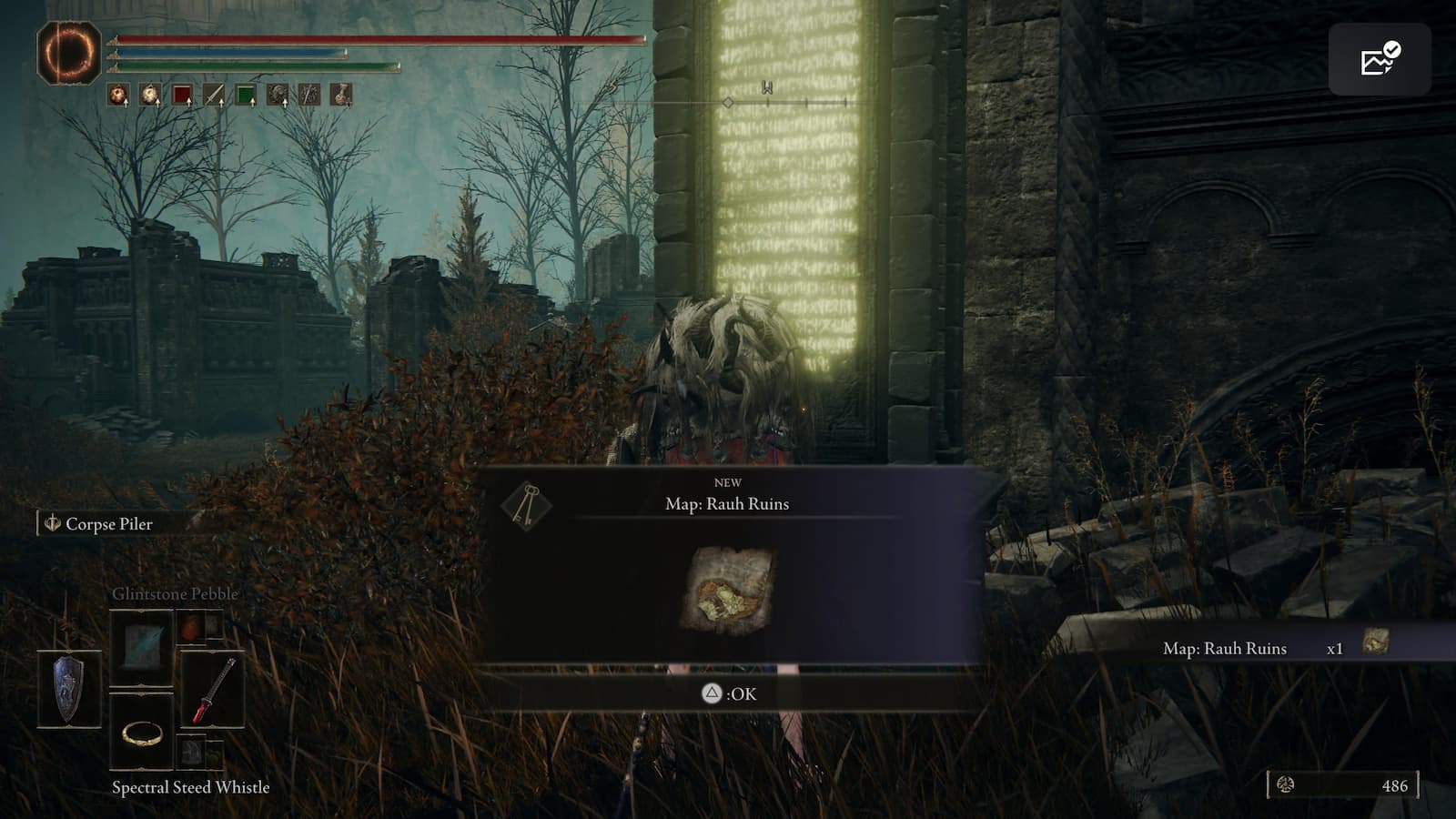Click the red square buff icon

182,95
